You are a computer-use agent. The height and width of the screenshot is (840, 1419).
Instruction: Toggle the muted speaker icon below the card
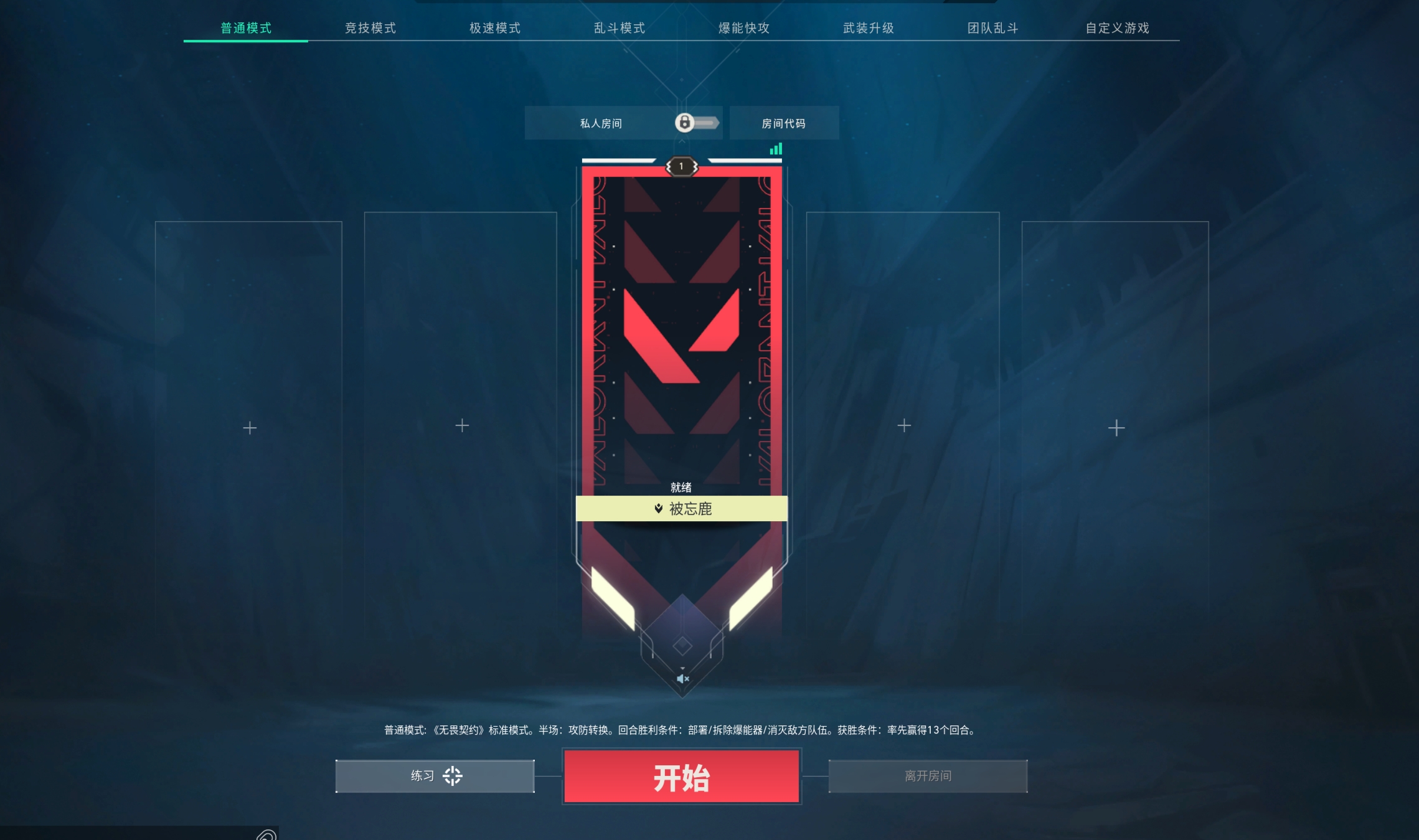pyautogui.click(x=682, y=679)
